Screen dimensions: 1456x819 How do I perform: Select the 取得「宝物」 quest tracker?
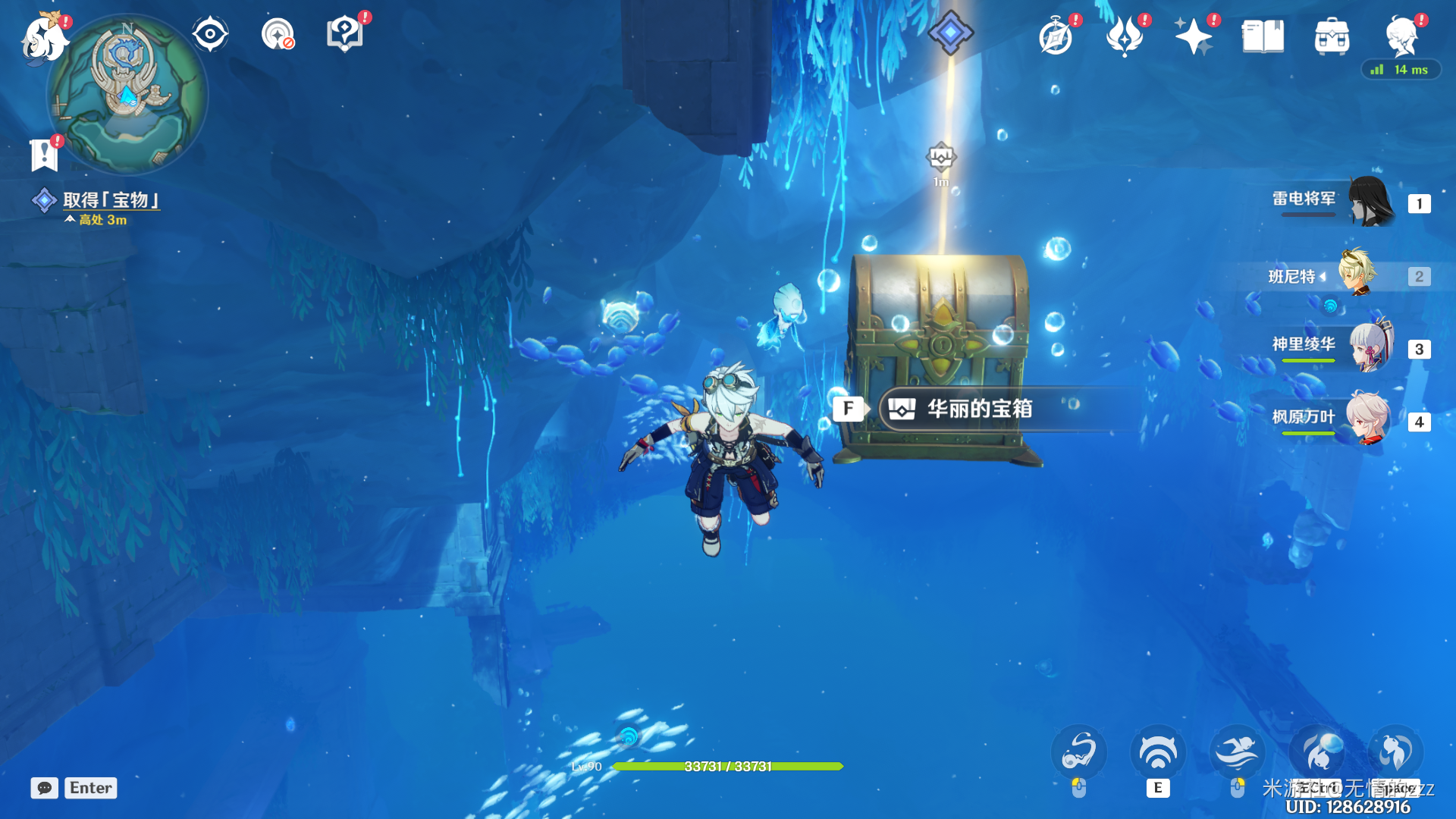pos(111,200)
